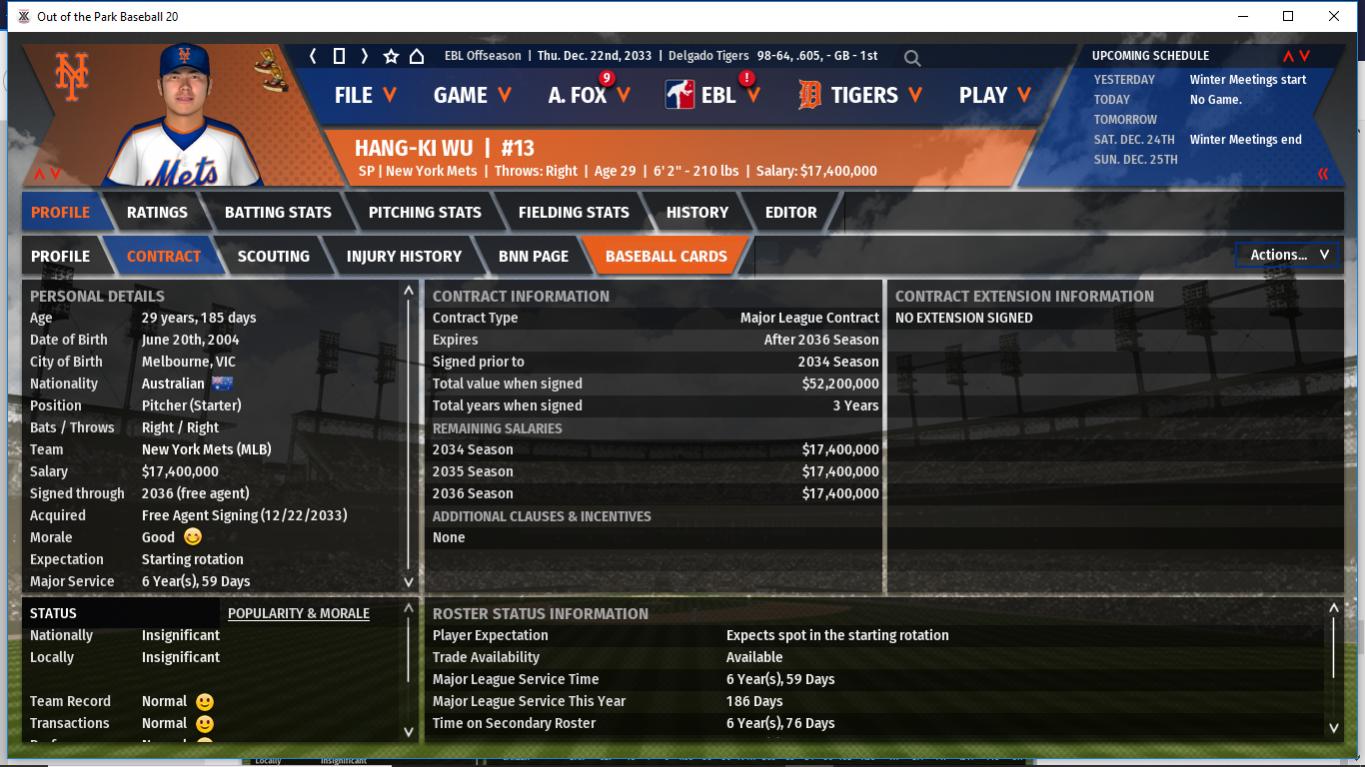Open the GAME menu
Viewport: 1365px width, 767px height.
click(472, 95)
